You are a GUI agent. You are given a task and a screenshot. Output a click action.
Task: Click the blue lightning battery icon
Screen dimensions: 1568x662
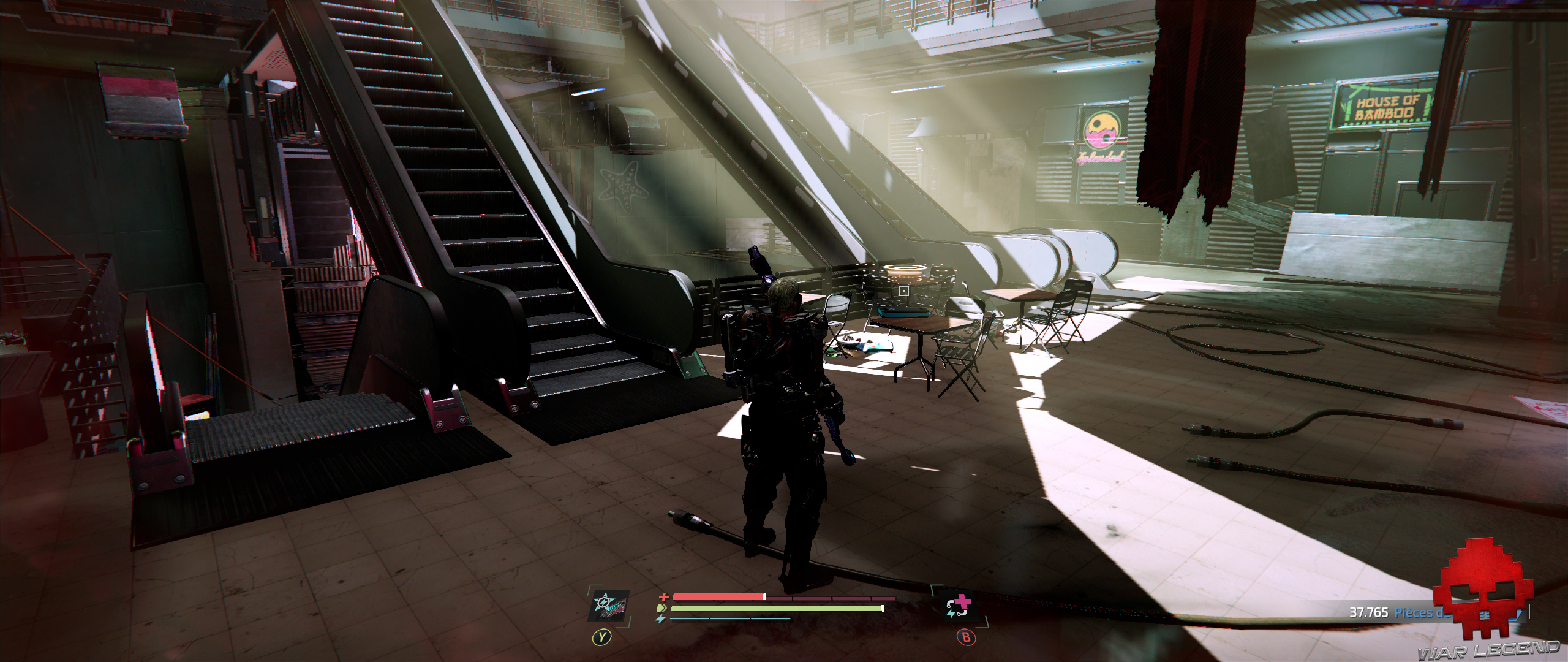click(660, 618)
